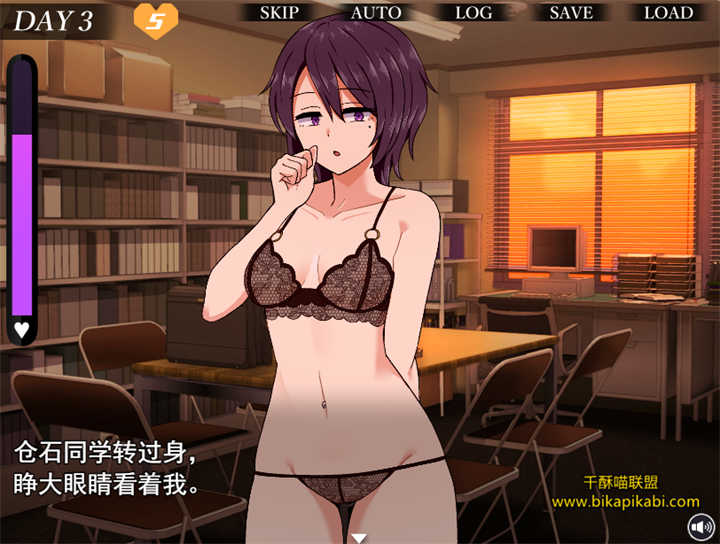Screen dimensions: 720x544
Task: Open the dialogue LOG
Action: [473, 13]
